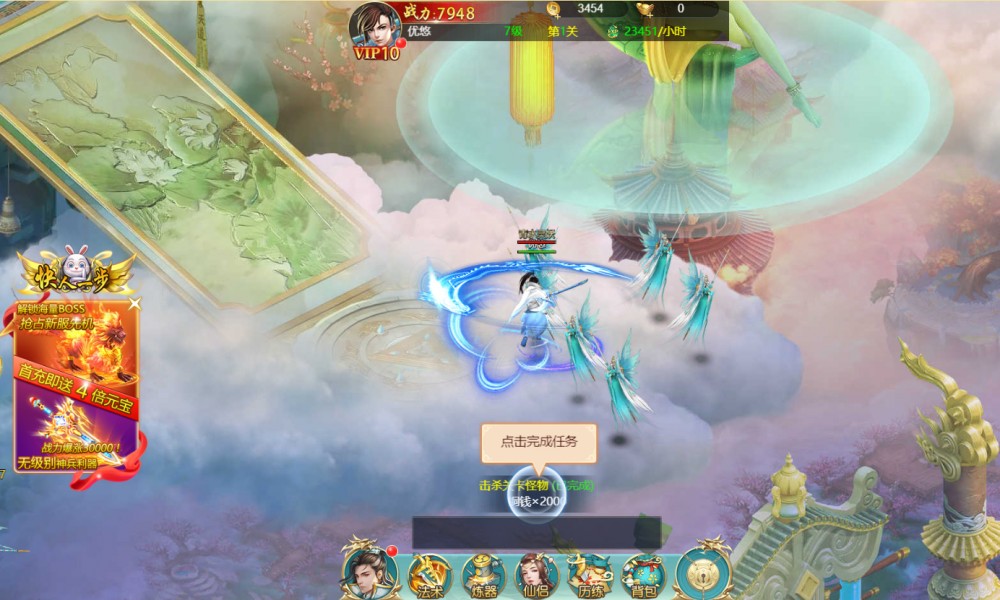Open the 炼器 forging menu
The width and height of the screenshot is (1000, 600).
click(x=482, y=575)
